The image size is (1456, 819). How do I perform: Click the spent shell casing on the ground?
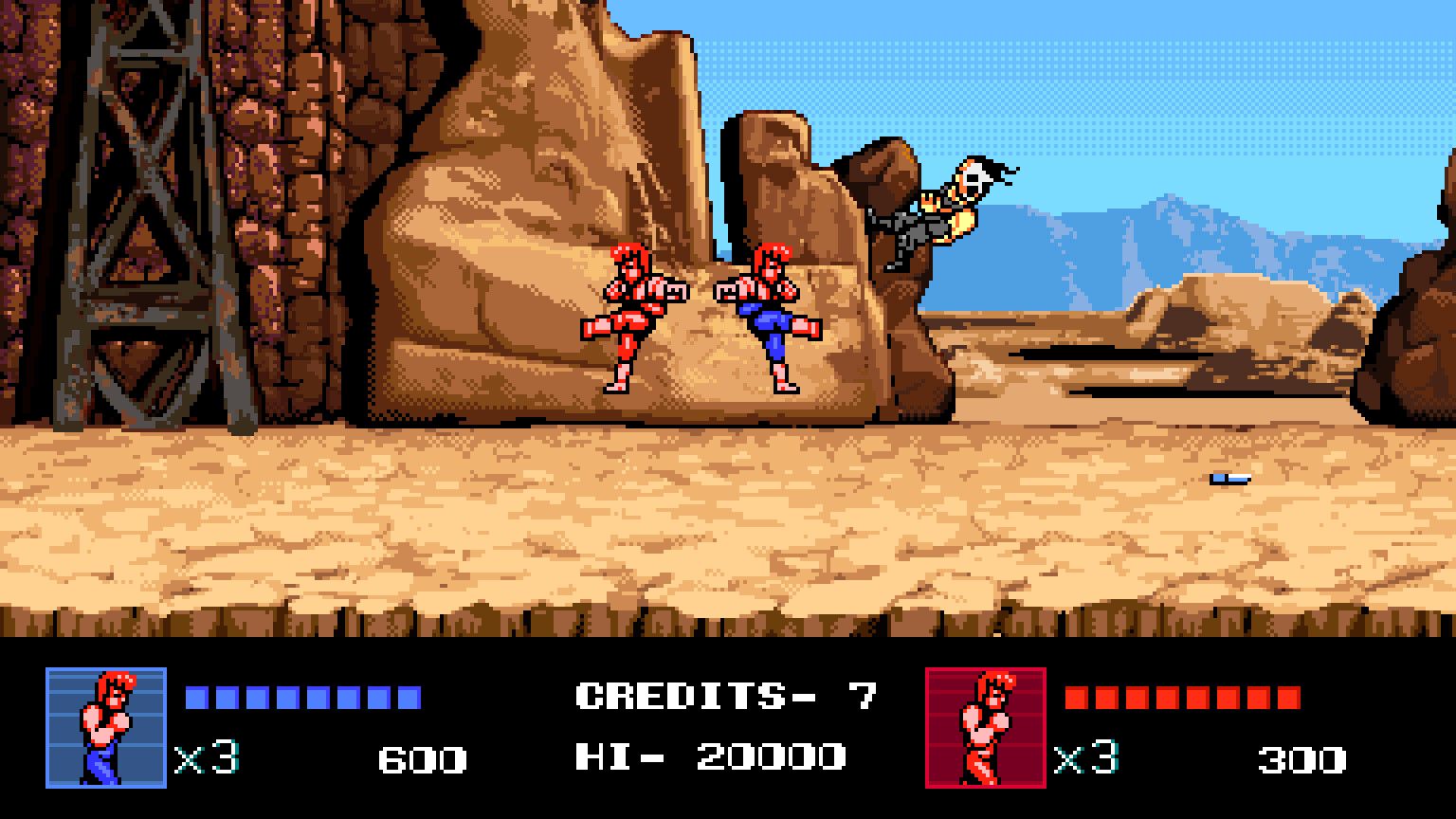[x=1229, y=477]
